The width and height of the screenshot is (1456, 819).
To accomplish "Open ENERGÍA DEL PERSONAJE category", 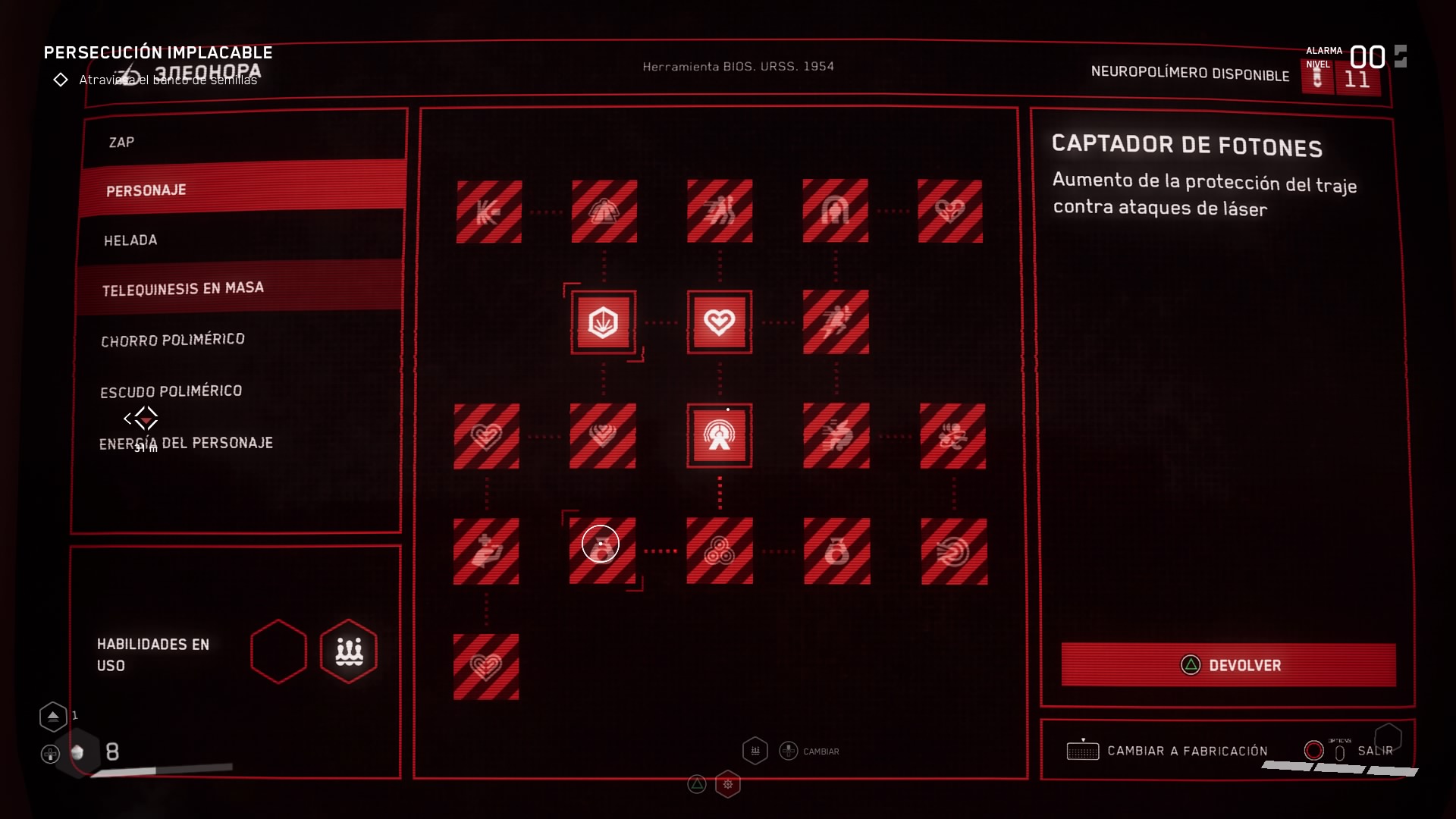I will (186, 443).
